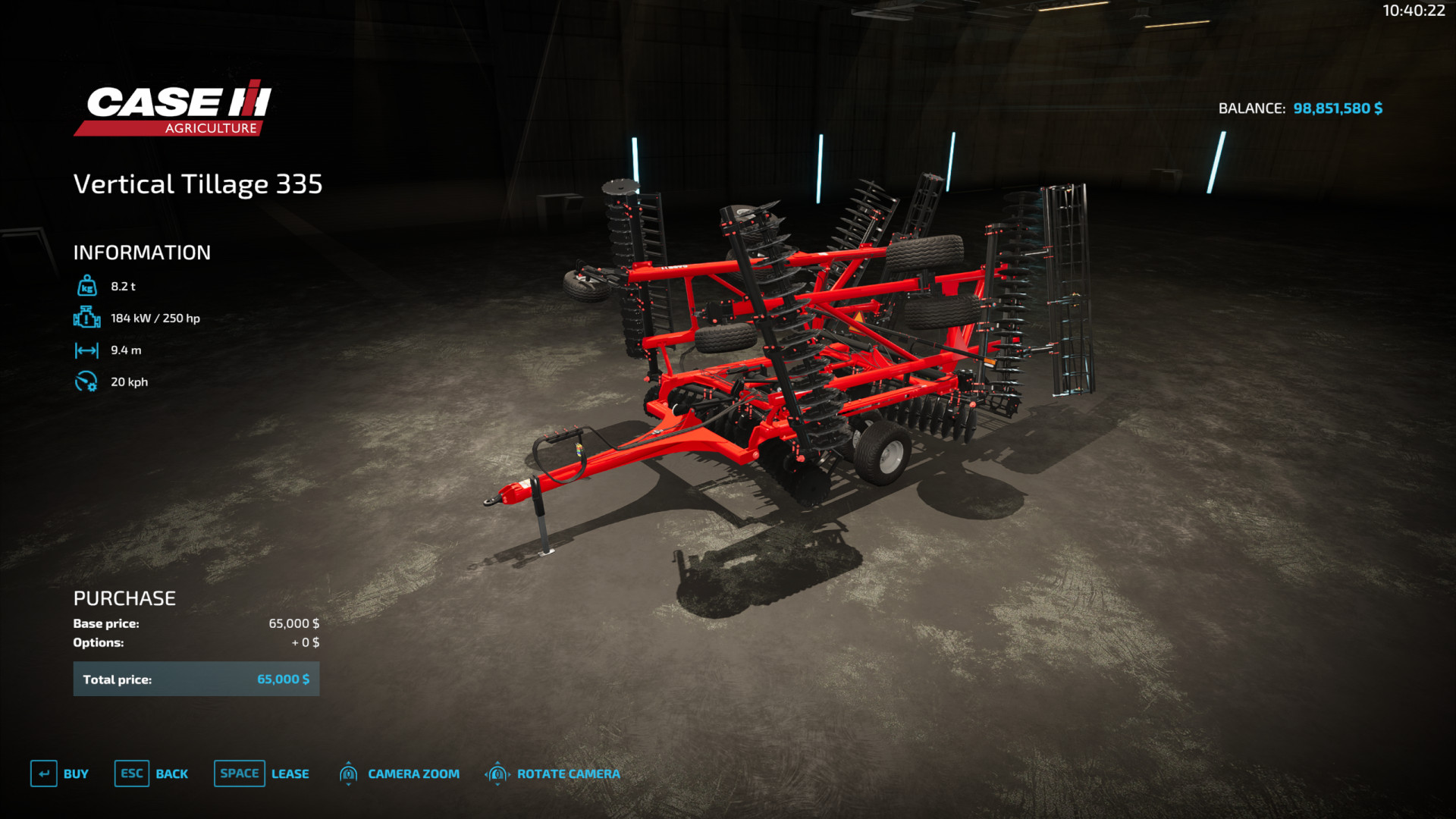Select the Case IH Agriculture brand logo

[x=168, y=106]
